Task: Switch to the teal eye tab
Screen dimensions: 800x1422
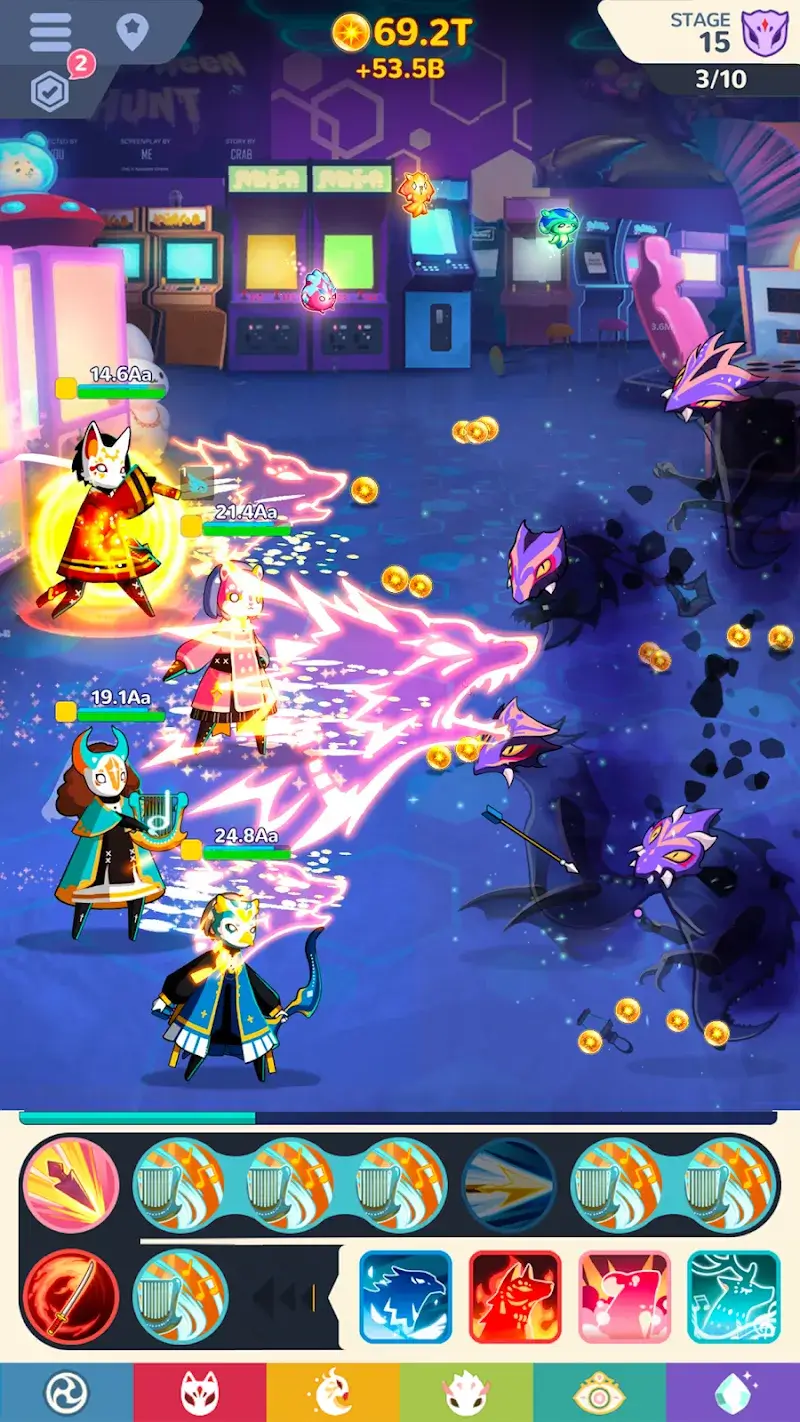Action: click(x=599, y=1392)
